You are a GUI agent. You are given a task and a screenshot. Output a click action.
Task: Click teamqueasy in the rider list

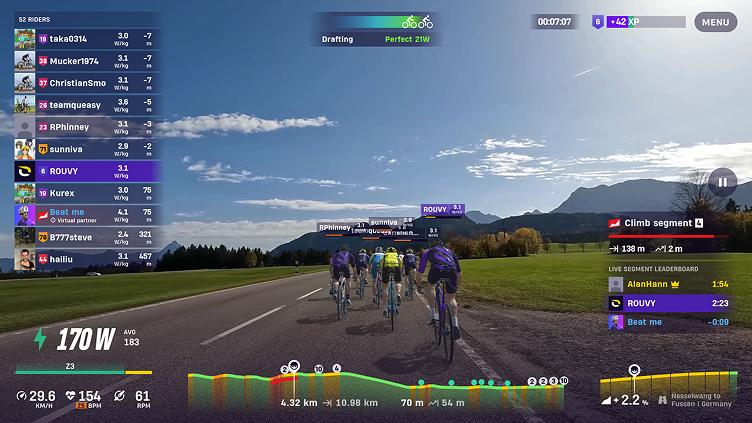(85, 104)
